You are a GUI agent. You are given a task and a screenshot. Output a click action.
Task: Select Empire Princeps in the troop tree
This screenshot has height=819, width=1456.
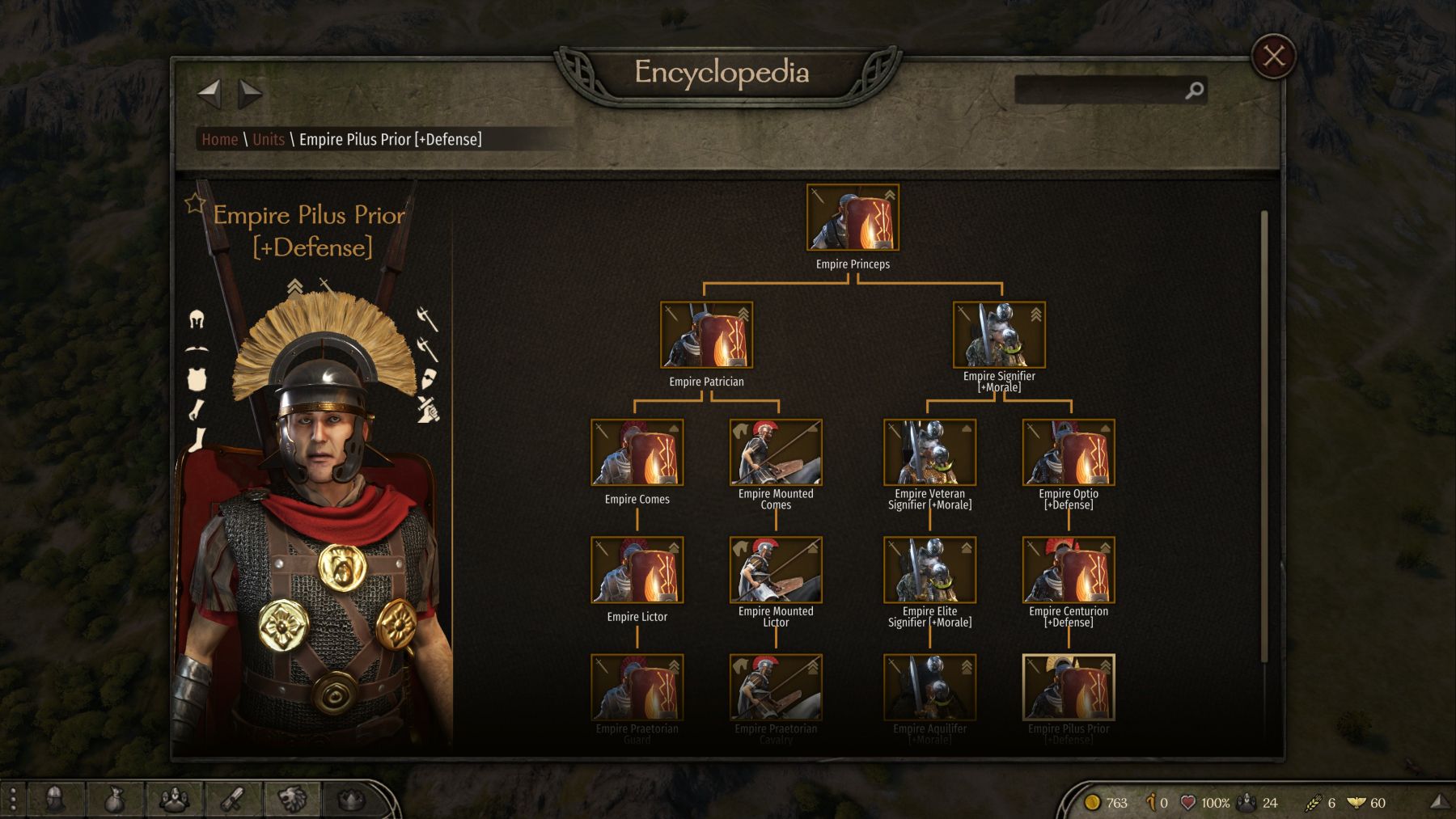point(853,217)
